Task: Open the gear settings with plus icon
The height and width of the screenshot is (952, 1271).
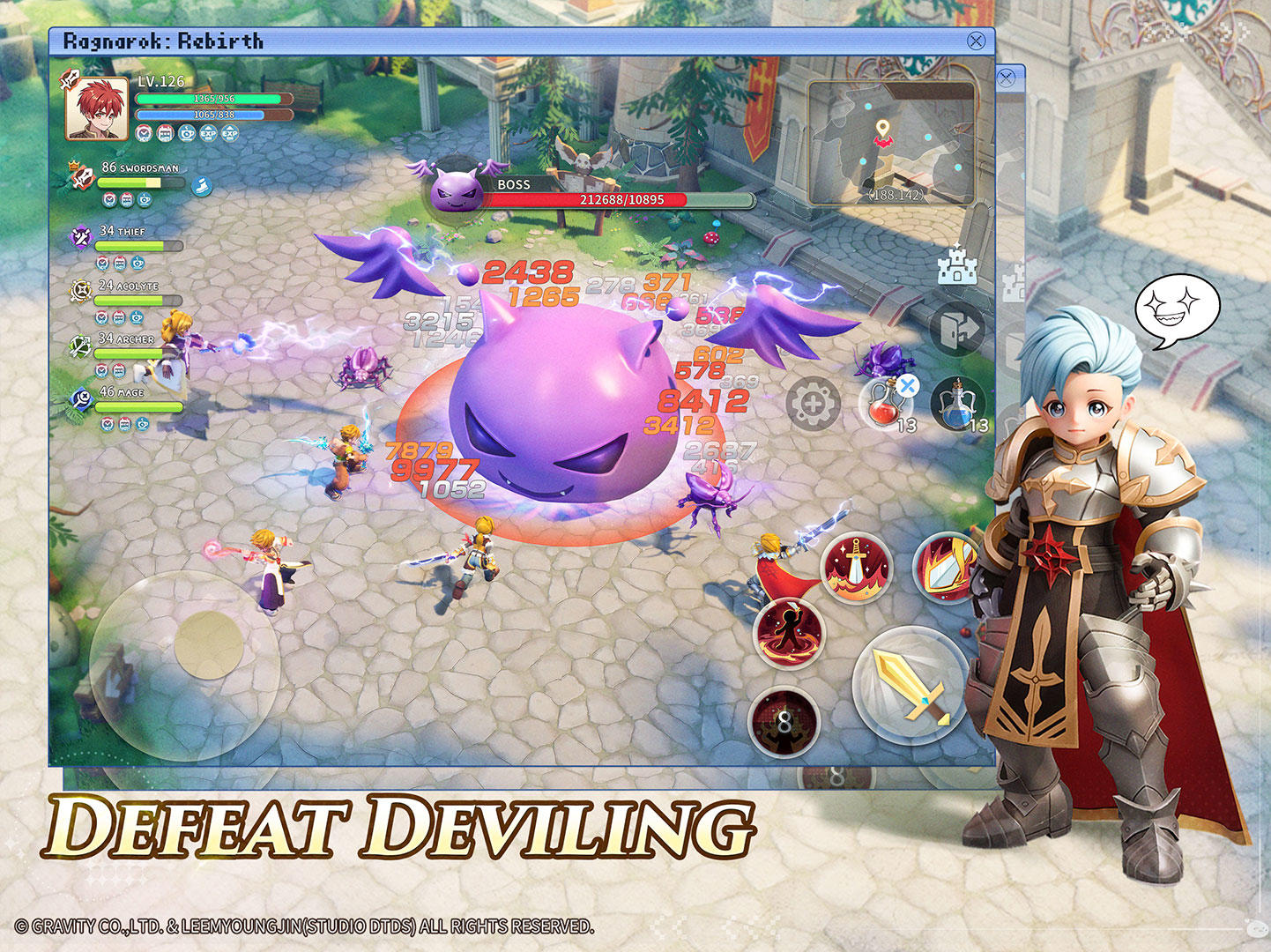Action: [x=814, y=404]
